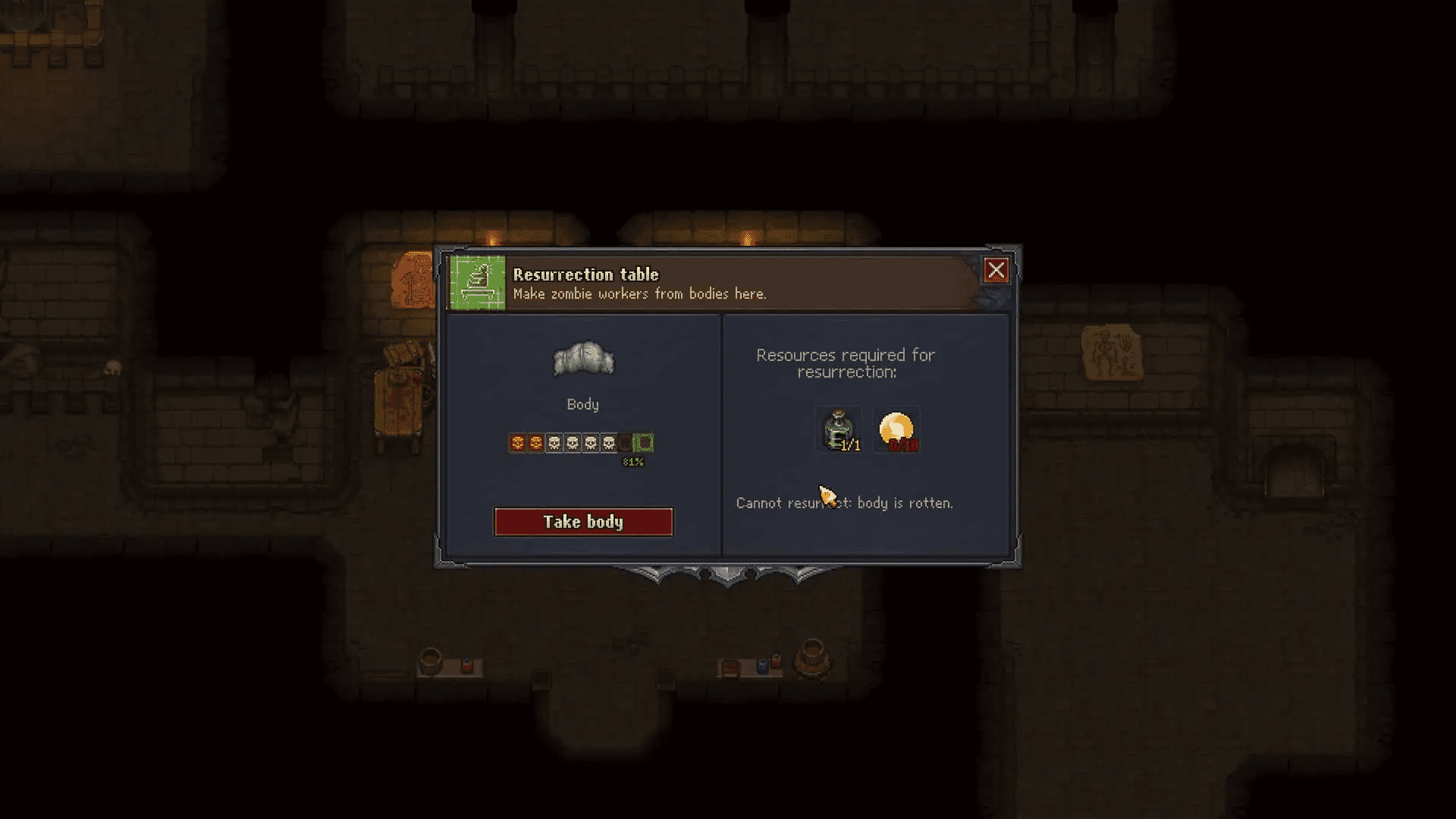
Task: Close the Resurrection table window
Action: tap(996, 270)
